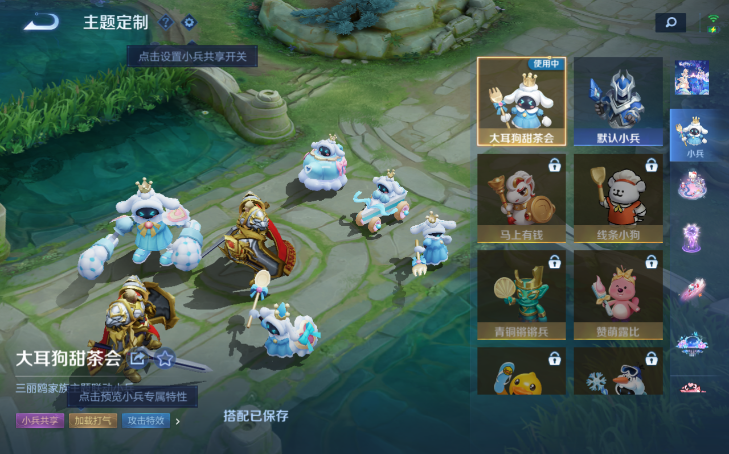Go back with the return arrow
Image resolution: width=729 pixels, height=454 pixels.
pos(41,21)
